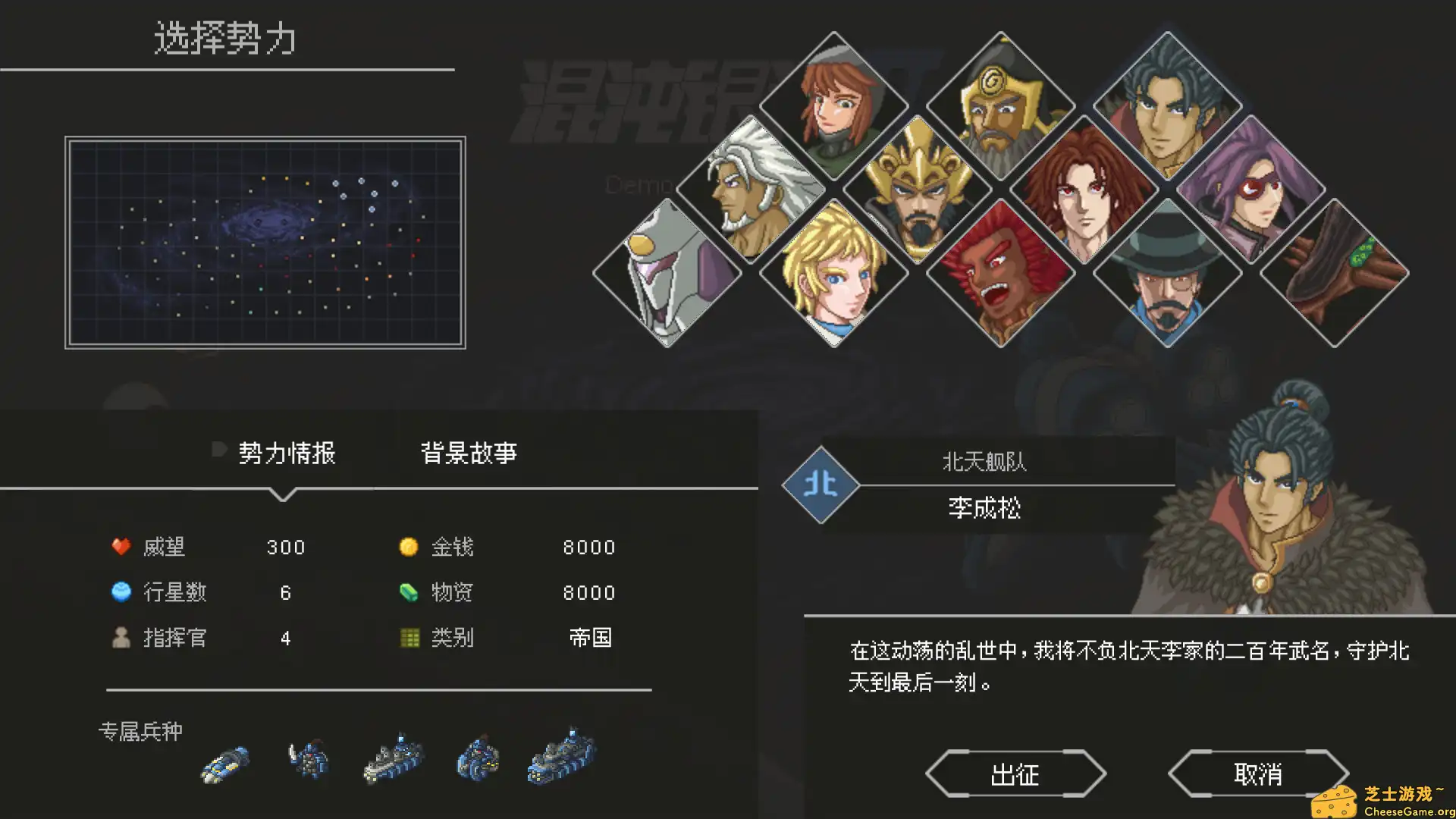Click the 行星数 blue planet icon
1456x819 pixels.
tap(121, 592)
